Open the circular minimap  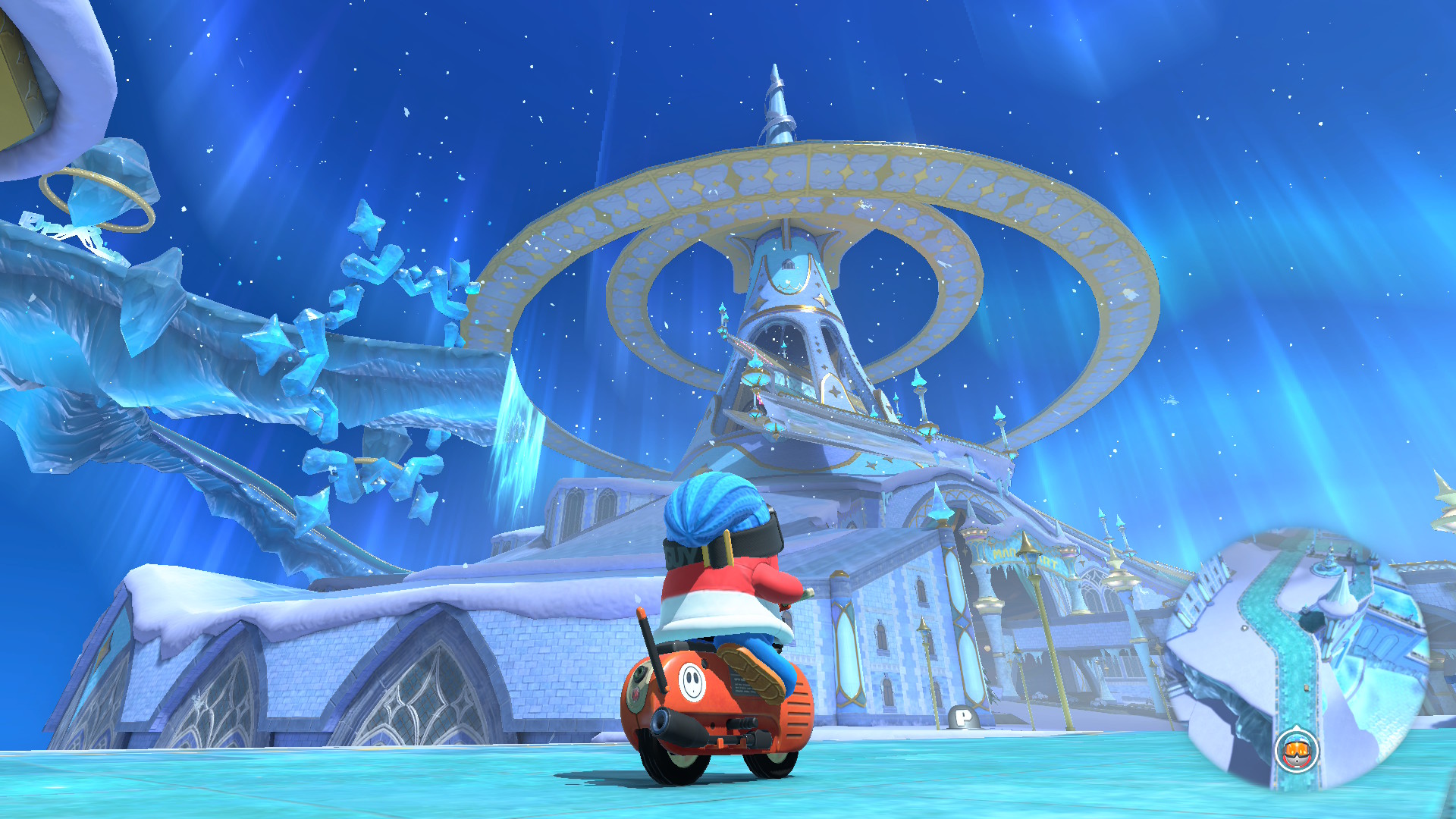pos(1298,658)
